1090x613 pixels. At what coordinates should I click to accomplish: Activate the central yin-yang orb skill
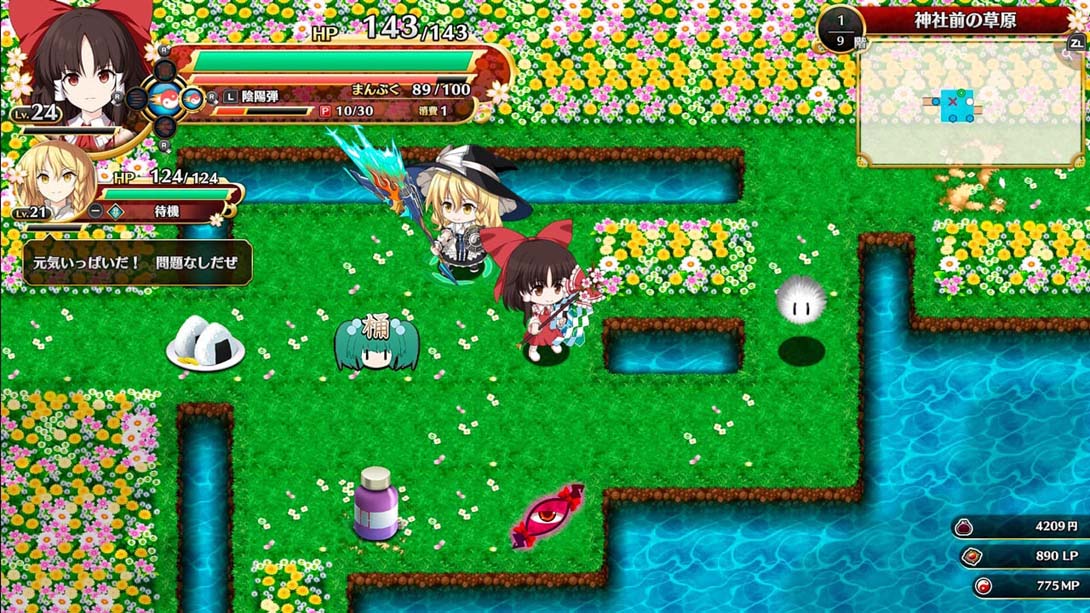tap(164, 98)
